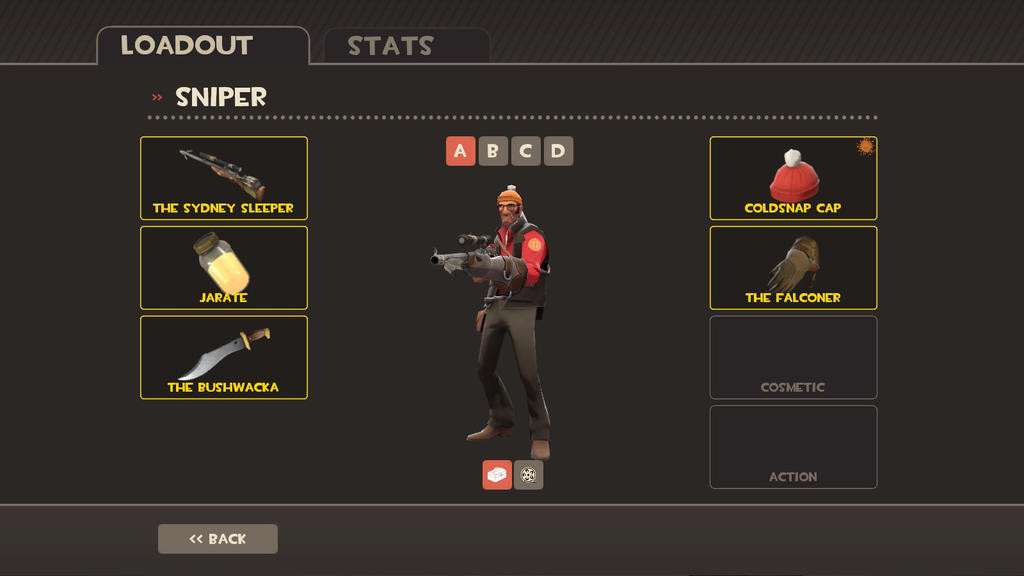Viewport: 1024px width, 576px height.
Task: Select loadout preset A
Action: pos(460,151)
